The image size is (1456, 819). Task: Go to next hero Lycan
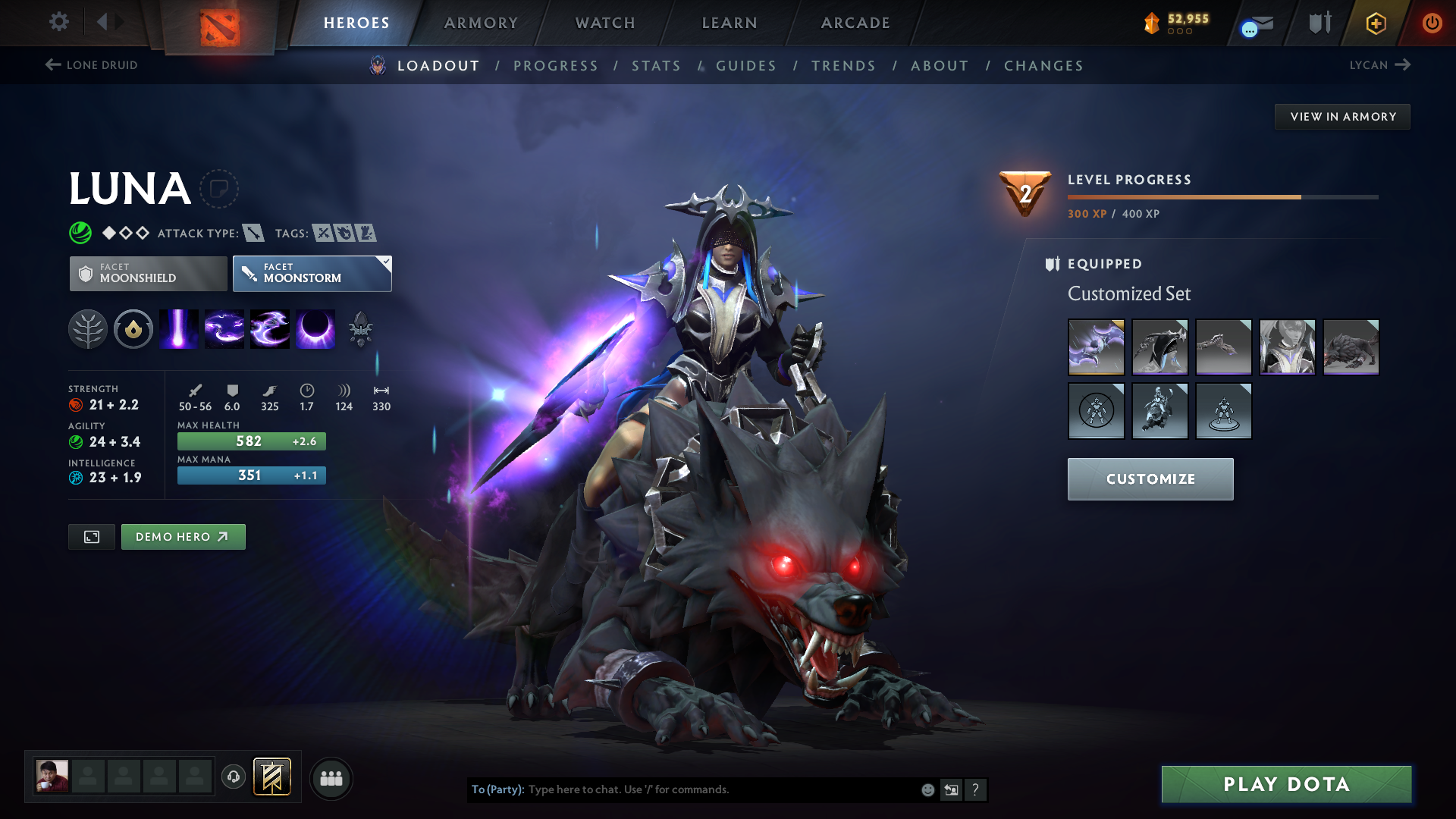click(x=1379, y=65)
